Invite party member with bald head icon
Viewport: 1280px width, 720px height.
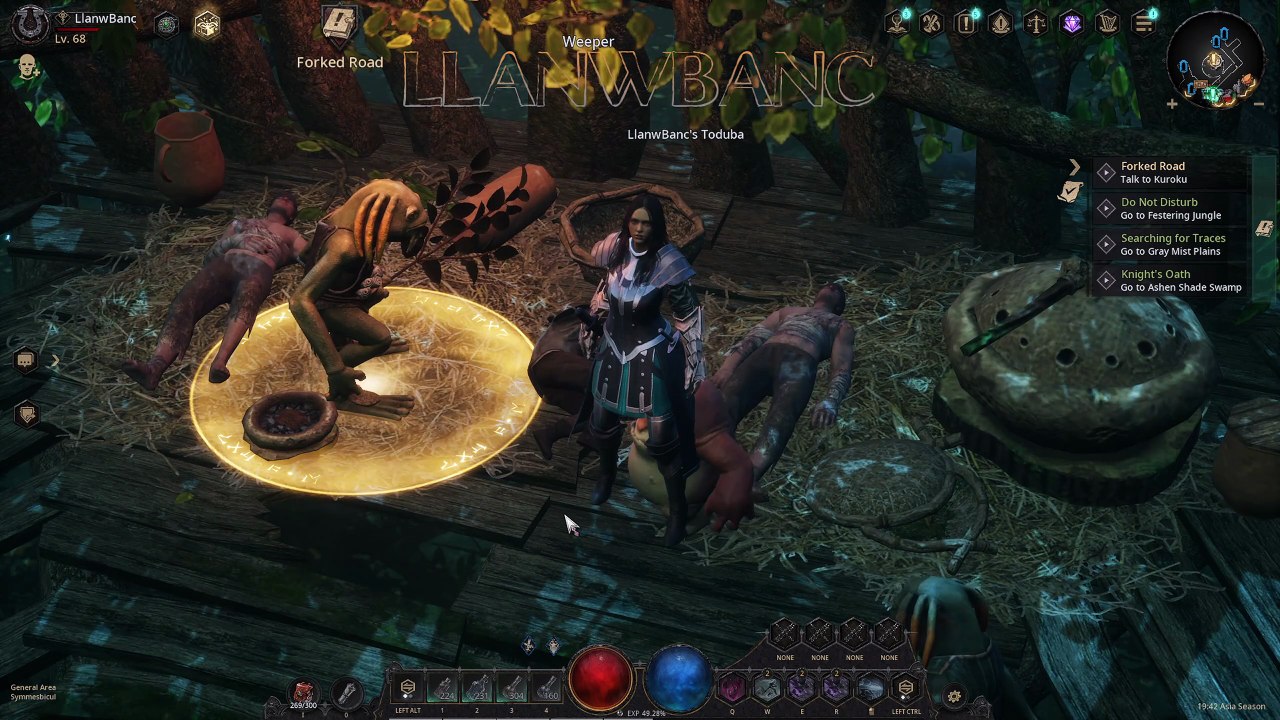pos(28,68)
